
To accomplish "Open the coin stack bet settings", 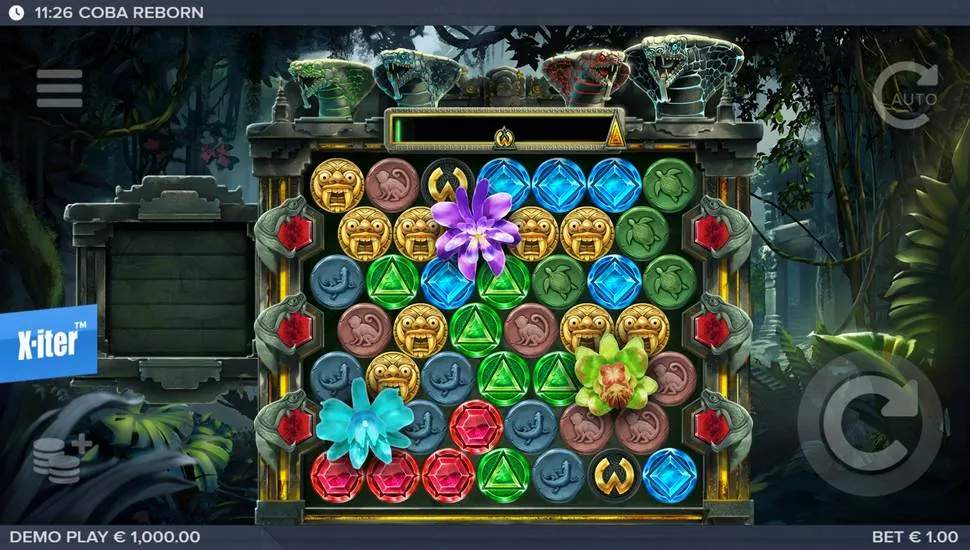I will tap(62, 459).
